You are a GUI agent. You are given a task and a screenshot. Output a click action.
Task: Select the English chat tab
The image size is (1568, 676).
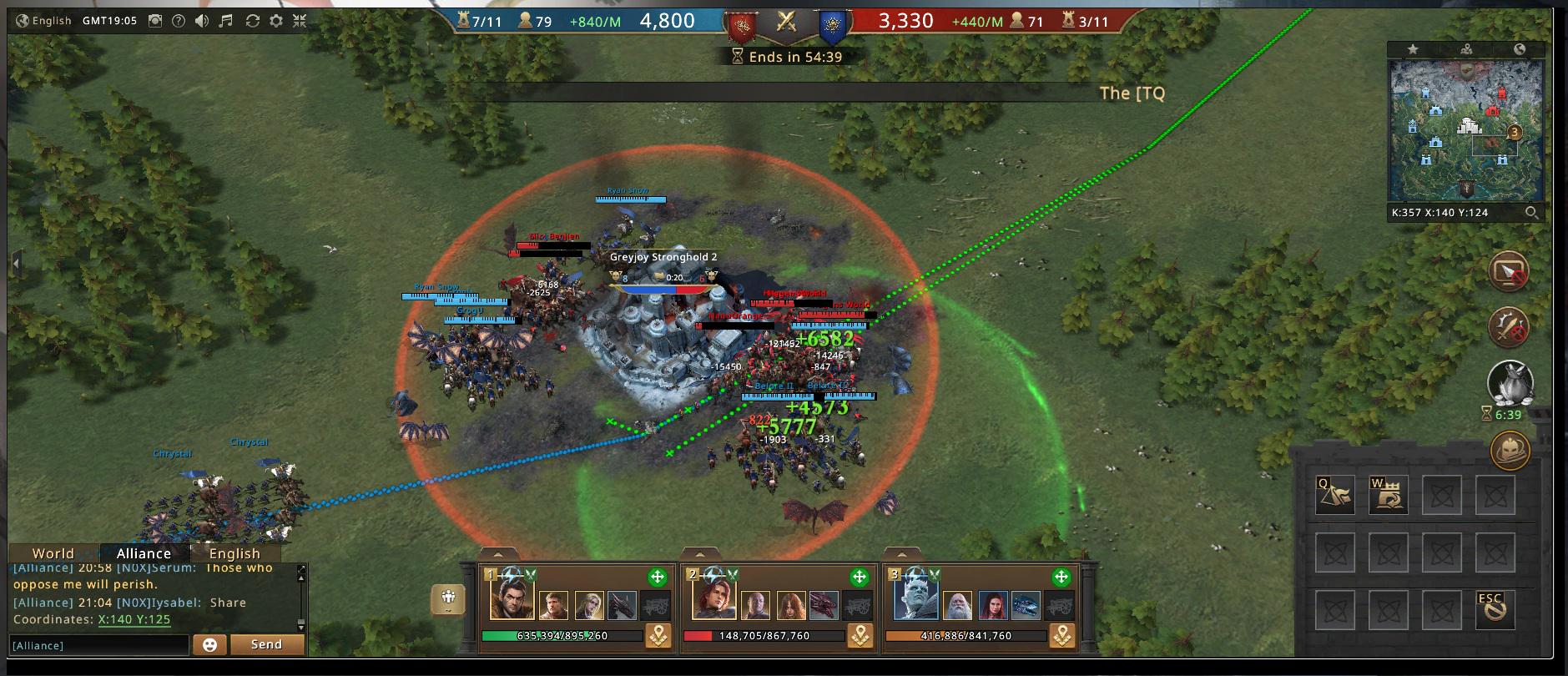(x=234, y=553)
